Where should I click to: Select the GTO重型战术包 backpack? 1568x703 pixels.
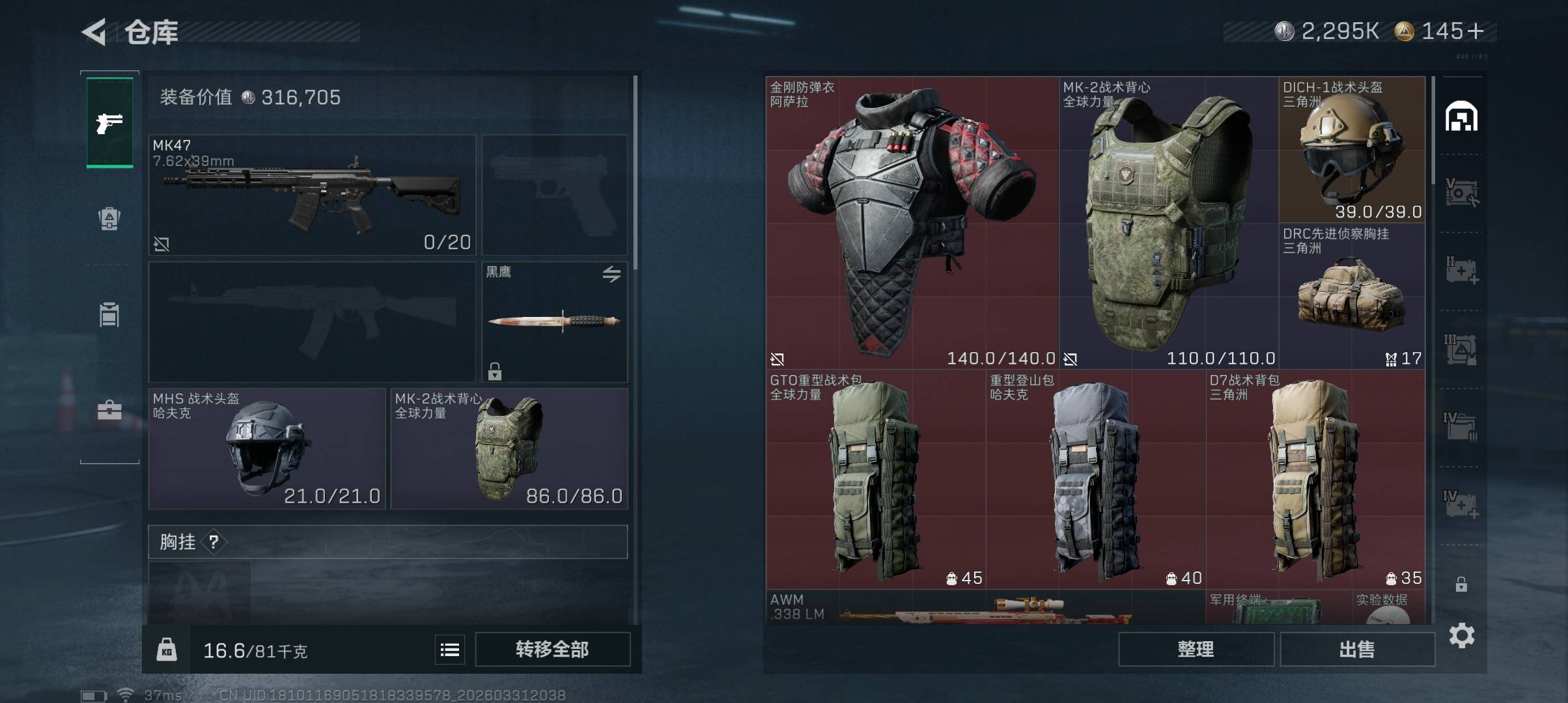point(875,480)
